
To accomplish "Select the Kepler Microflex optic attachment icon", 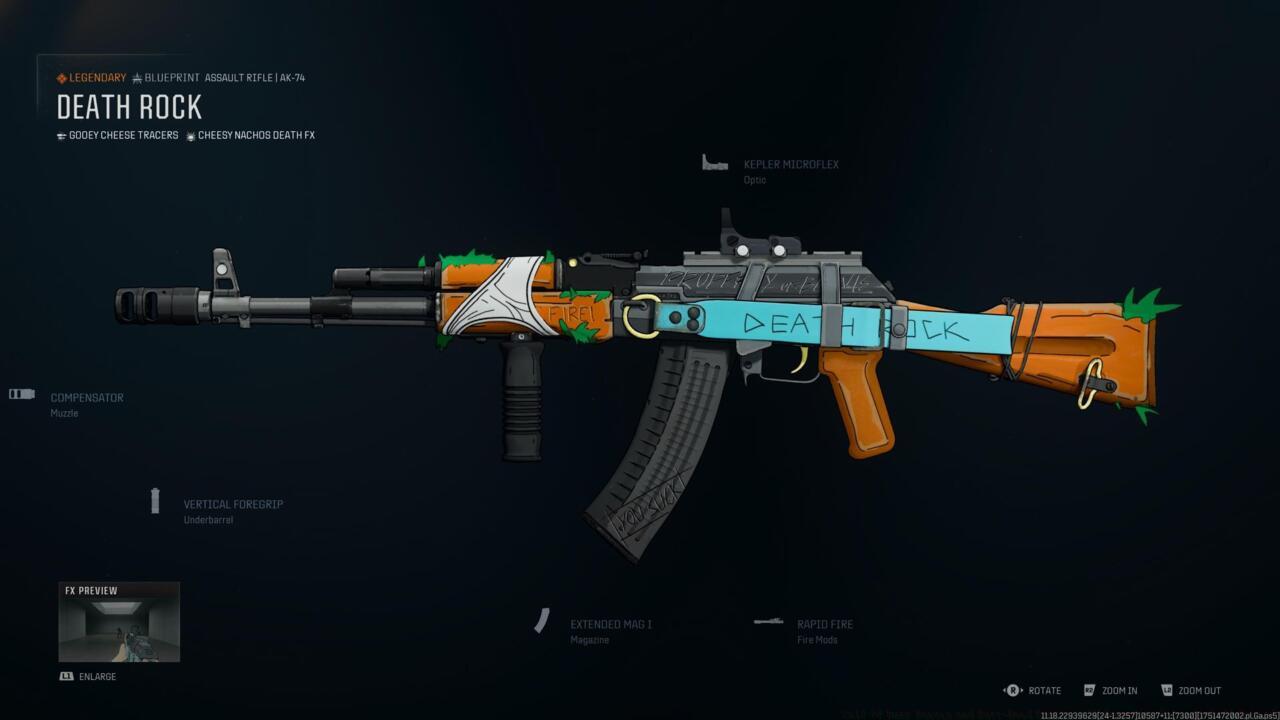I will tap(714, 162).
